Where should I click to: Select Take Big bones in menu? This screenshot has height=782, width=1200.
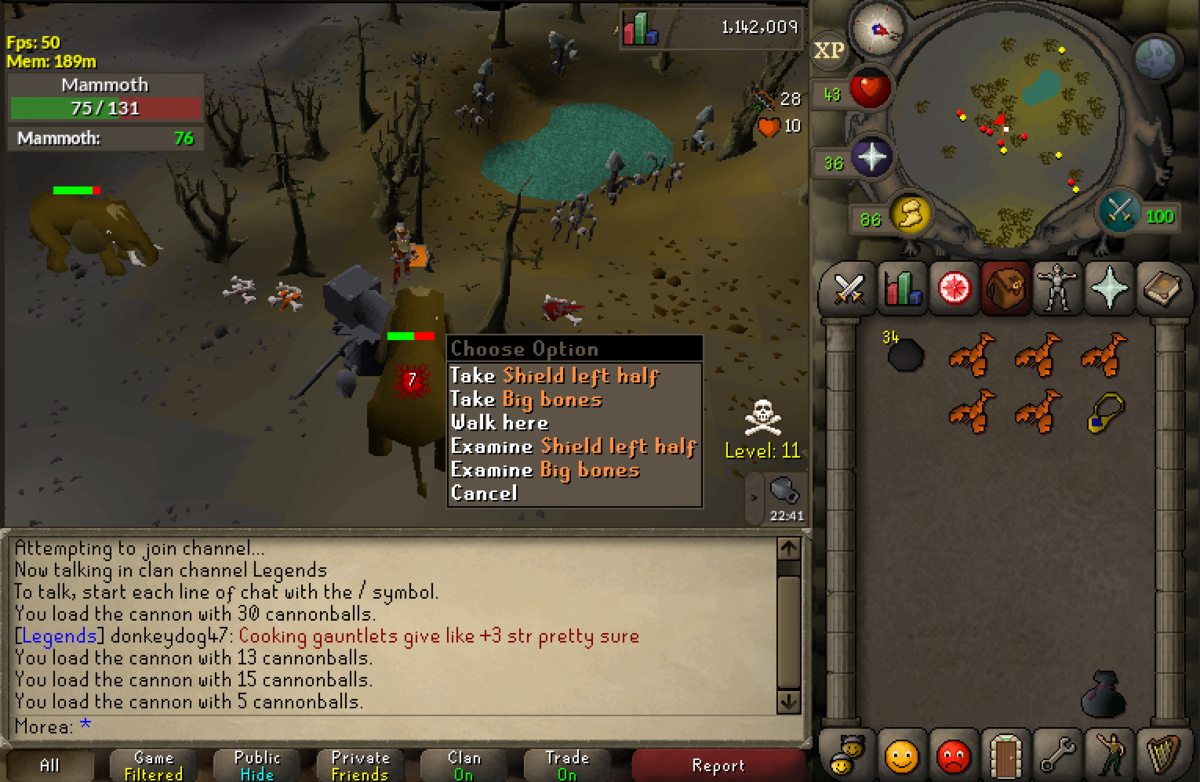click(x=526, y=400)
